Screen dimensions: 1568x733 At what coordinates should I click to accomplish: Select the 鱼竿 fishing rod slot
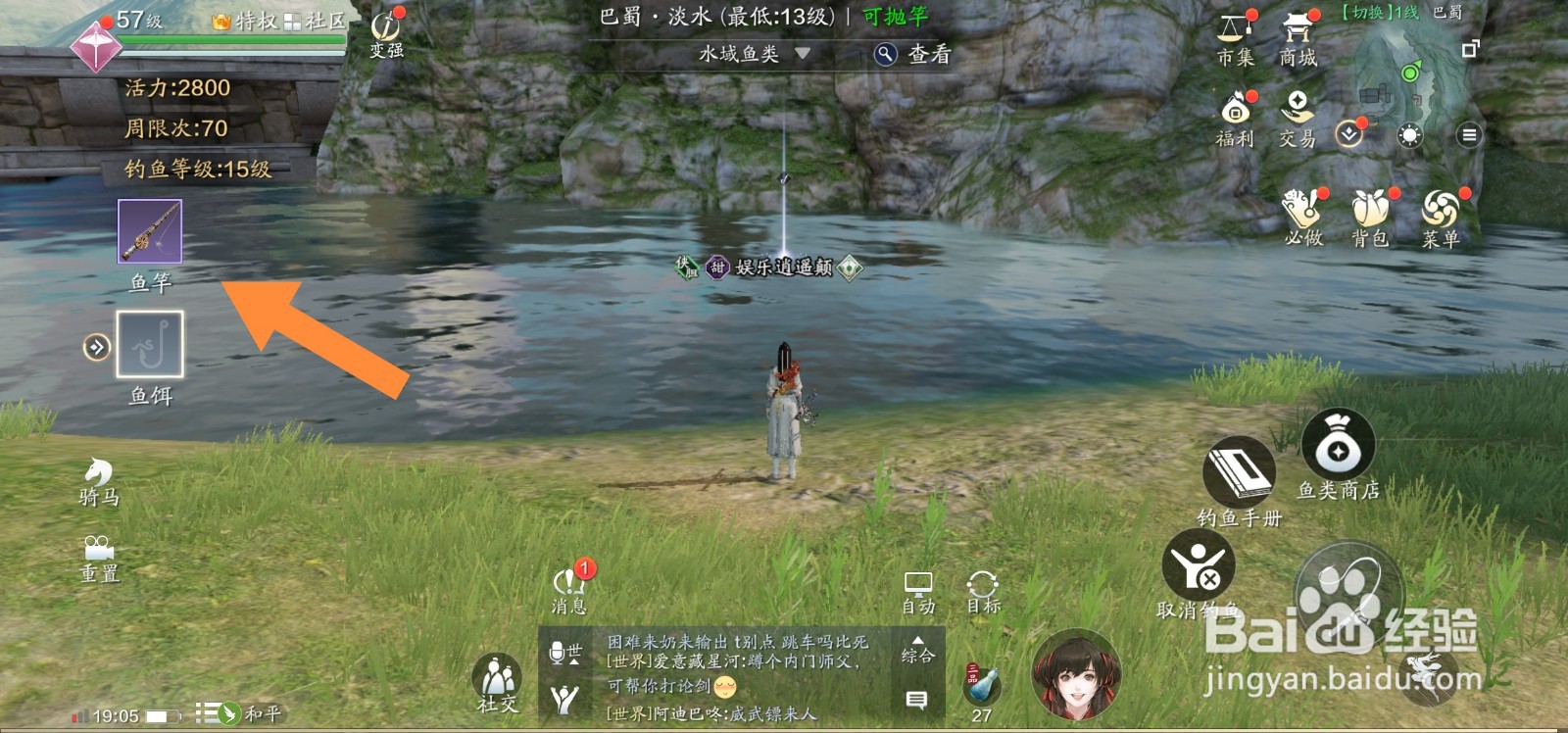click(149, 232)
